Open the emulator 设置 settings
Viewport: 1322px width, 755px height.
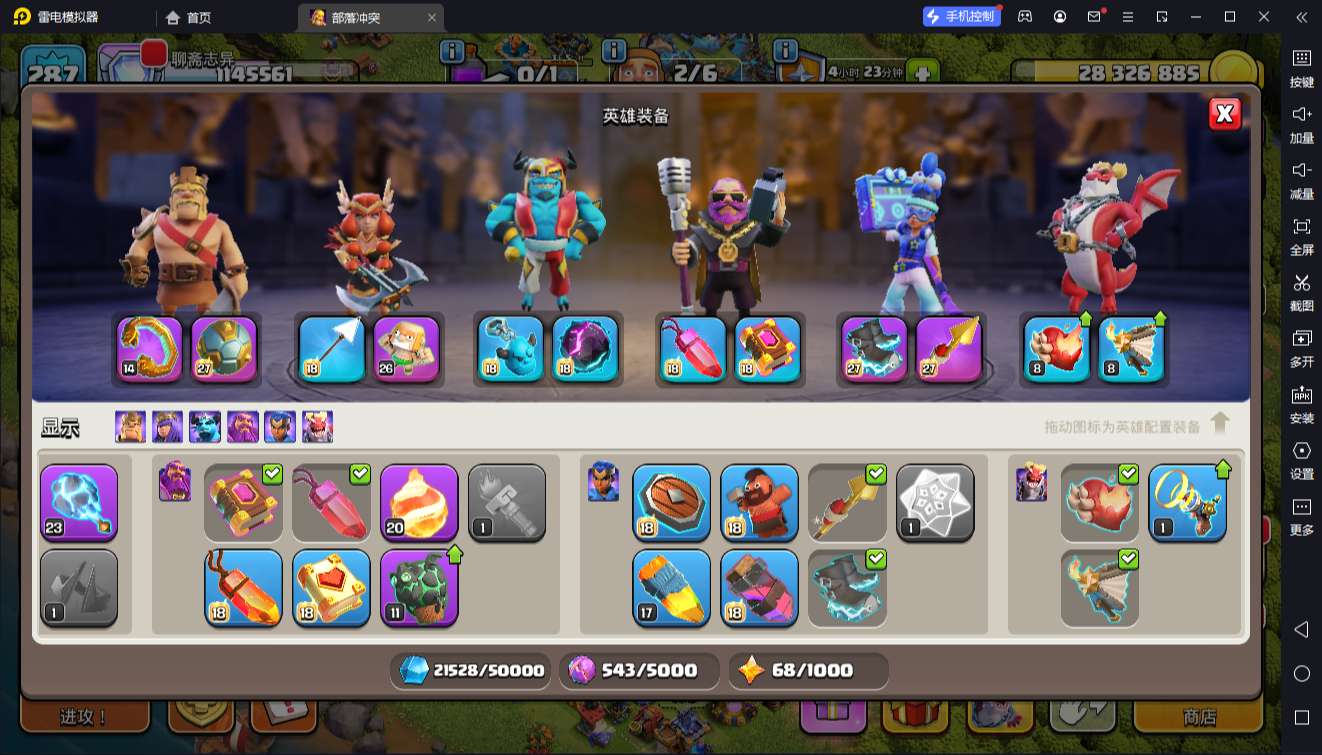[x=1301, y=459]
